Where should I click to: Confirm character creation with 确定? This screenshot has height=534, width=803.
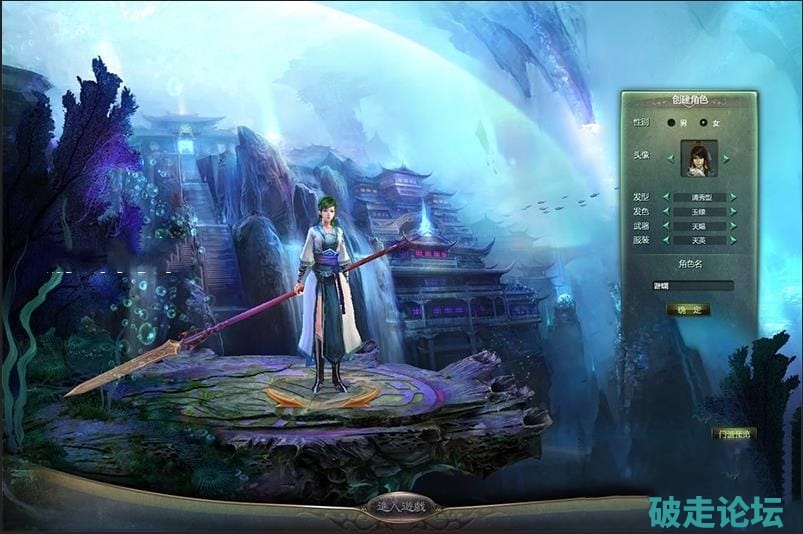coord(689,310)
